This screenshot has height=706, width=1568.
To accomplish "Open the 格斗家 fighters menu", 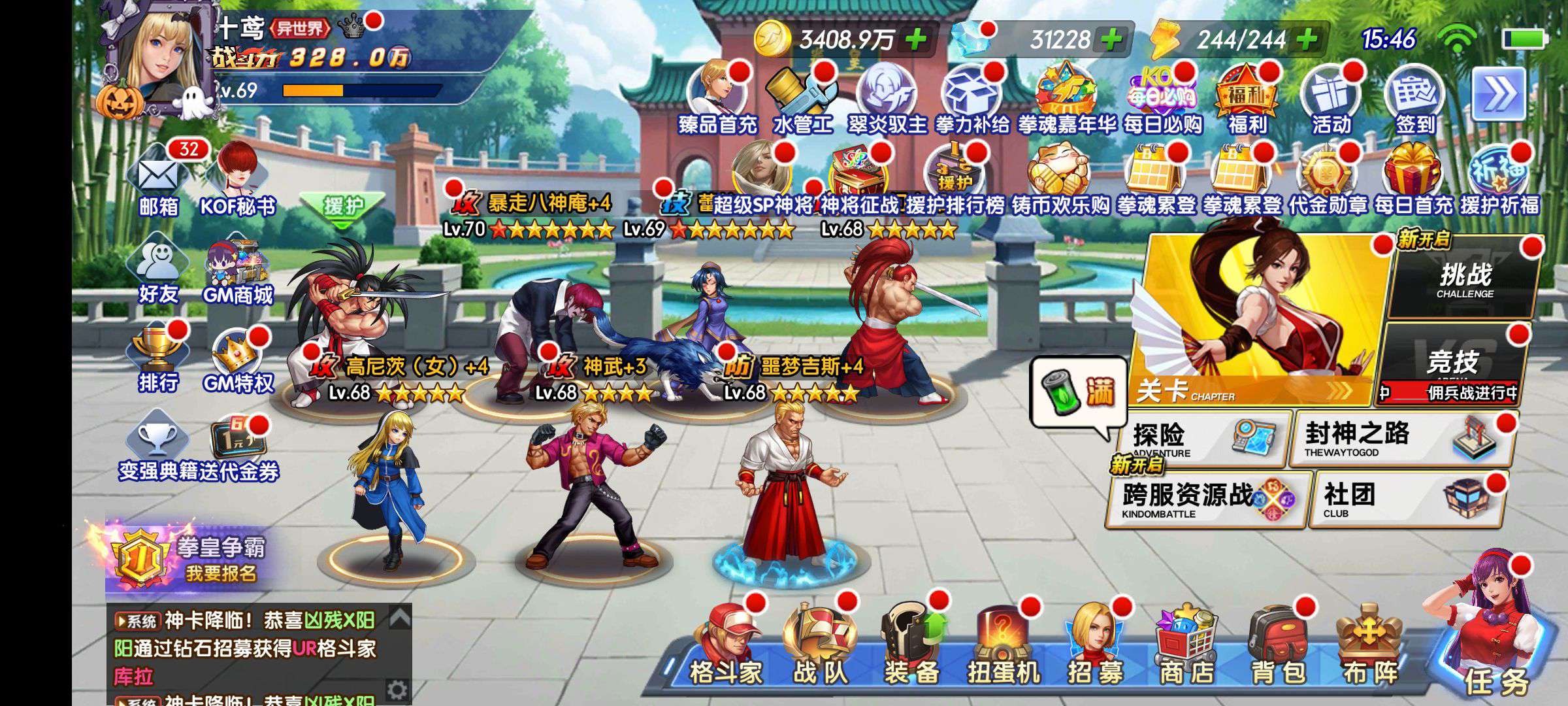I will click(727, 647).
